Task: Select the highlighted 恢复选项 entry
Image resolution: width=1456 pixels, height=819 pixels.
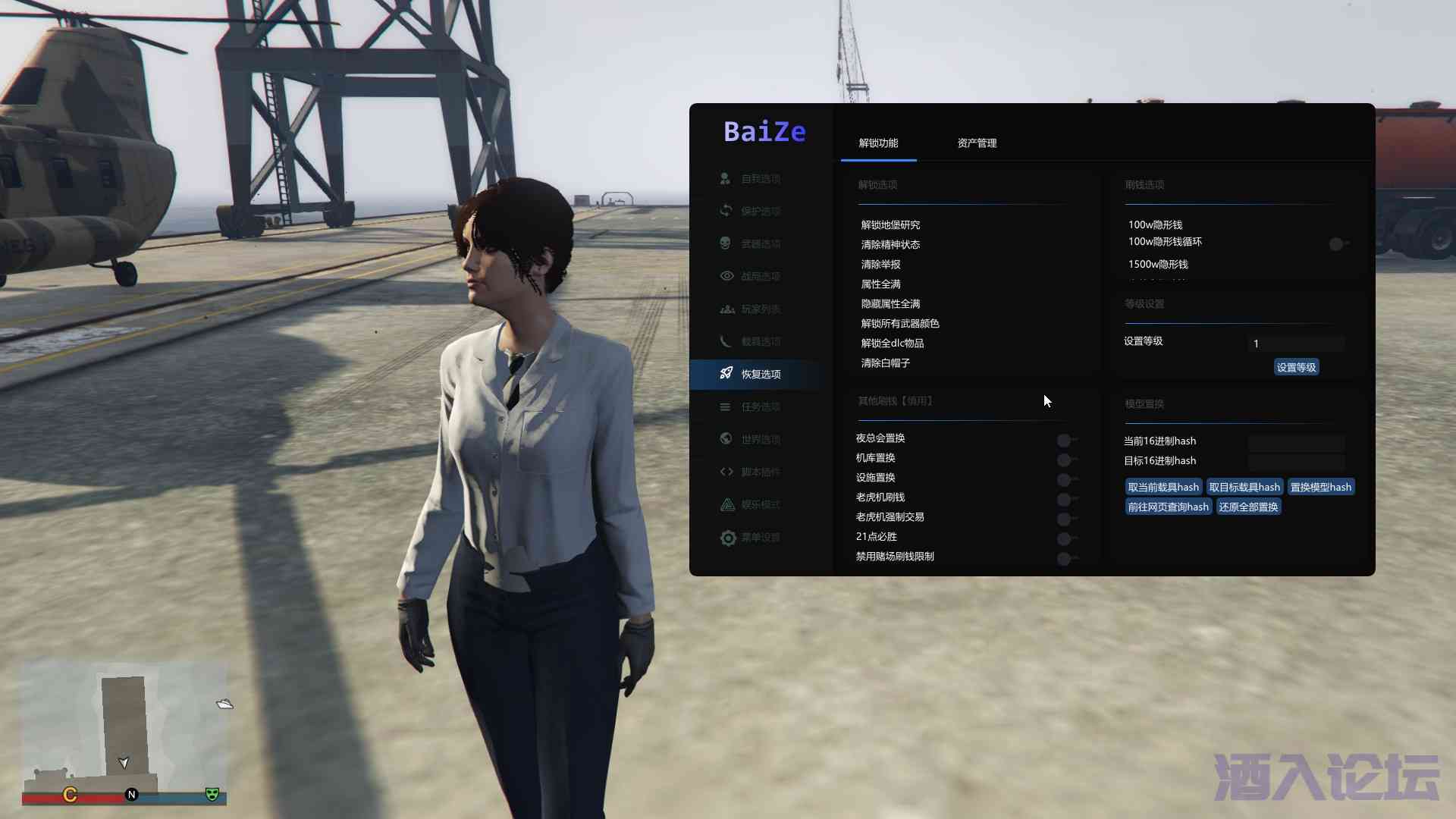Action: click(760, 375)
